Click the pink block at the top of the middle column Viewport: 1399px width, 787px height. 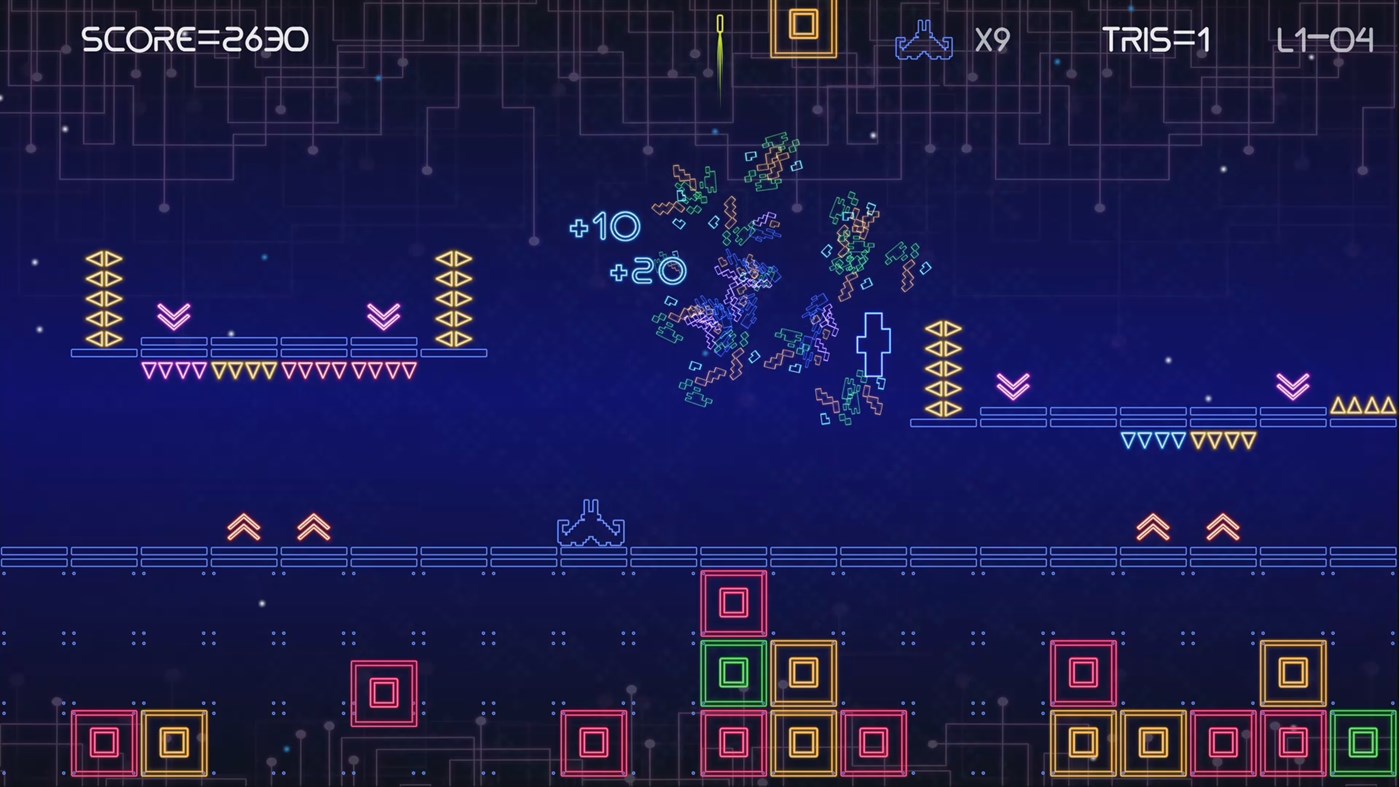coord(733,603)
